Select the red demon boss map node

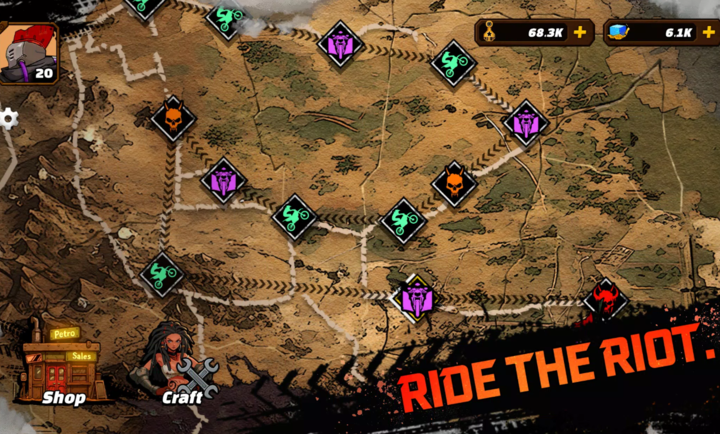(x=604, y=297)
